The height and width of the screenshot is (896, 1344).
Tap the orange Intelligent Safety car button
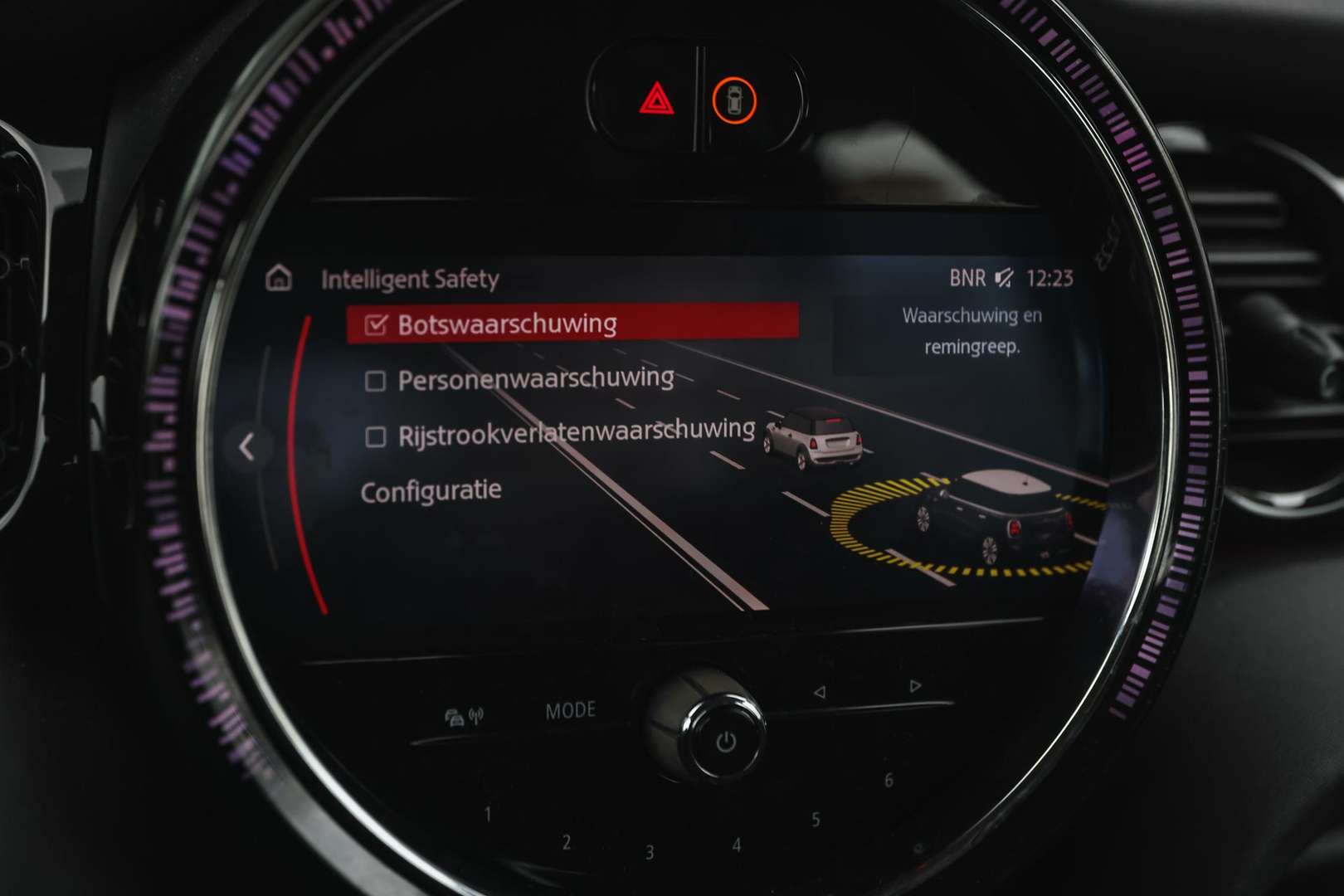[734, 101]
